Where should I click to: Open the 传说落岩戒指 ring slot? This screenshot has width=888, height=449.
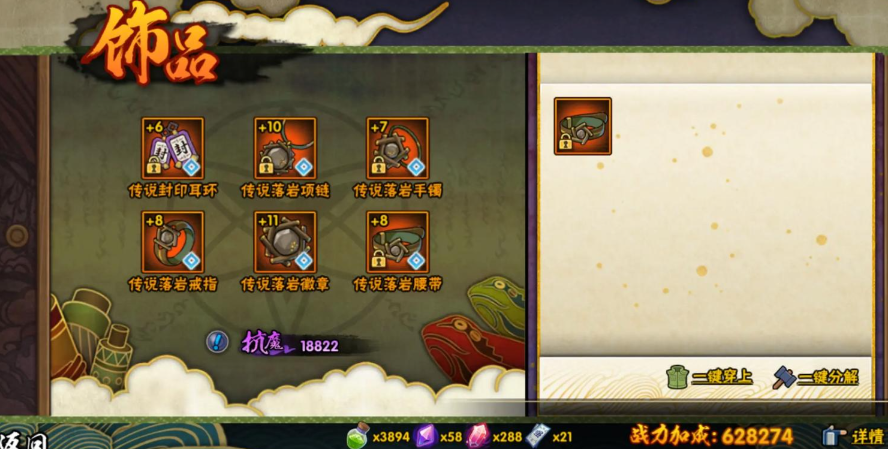point(173,242)
